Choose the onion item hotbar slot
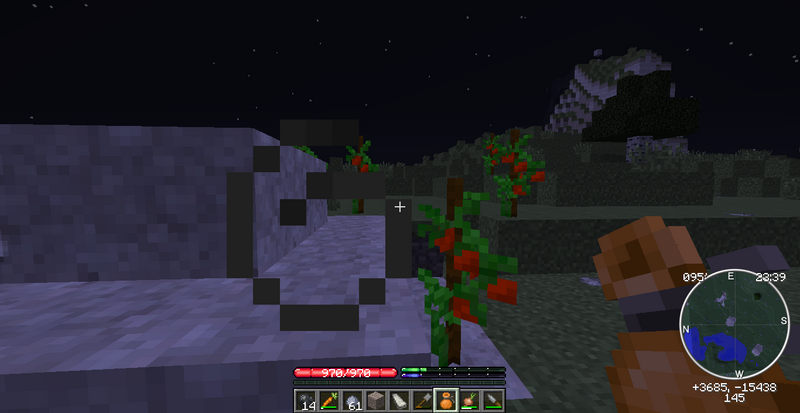Viewport: 800px width, 413px height. point(468,401)
